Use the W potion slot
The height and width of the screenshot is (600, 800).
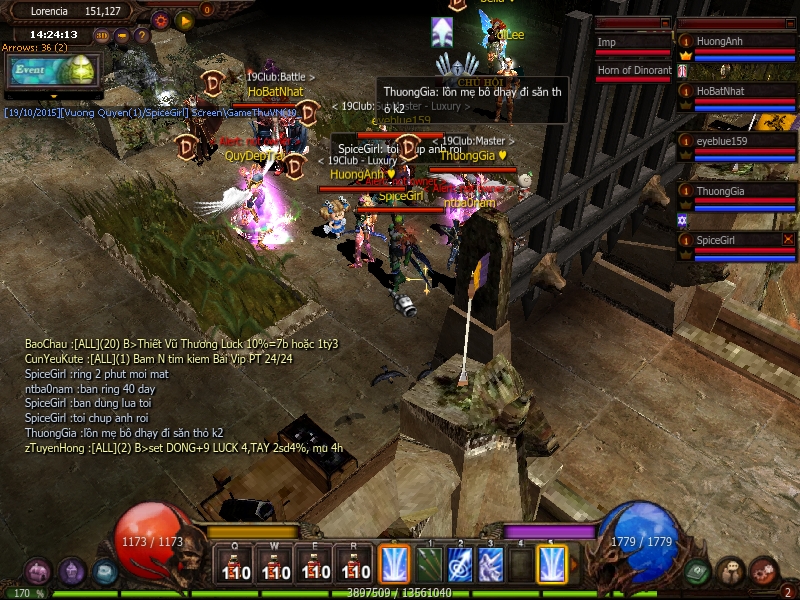point(274,565)
